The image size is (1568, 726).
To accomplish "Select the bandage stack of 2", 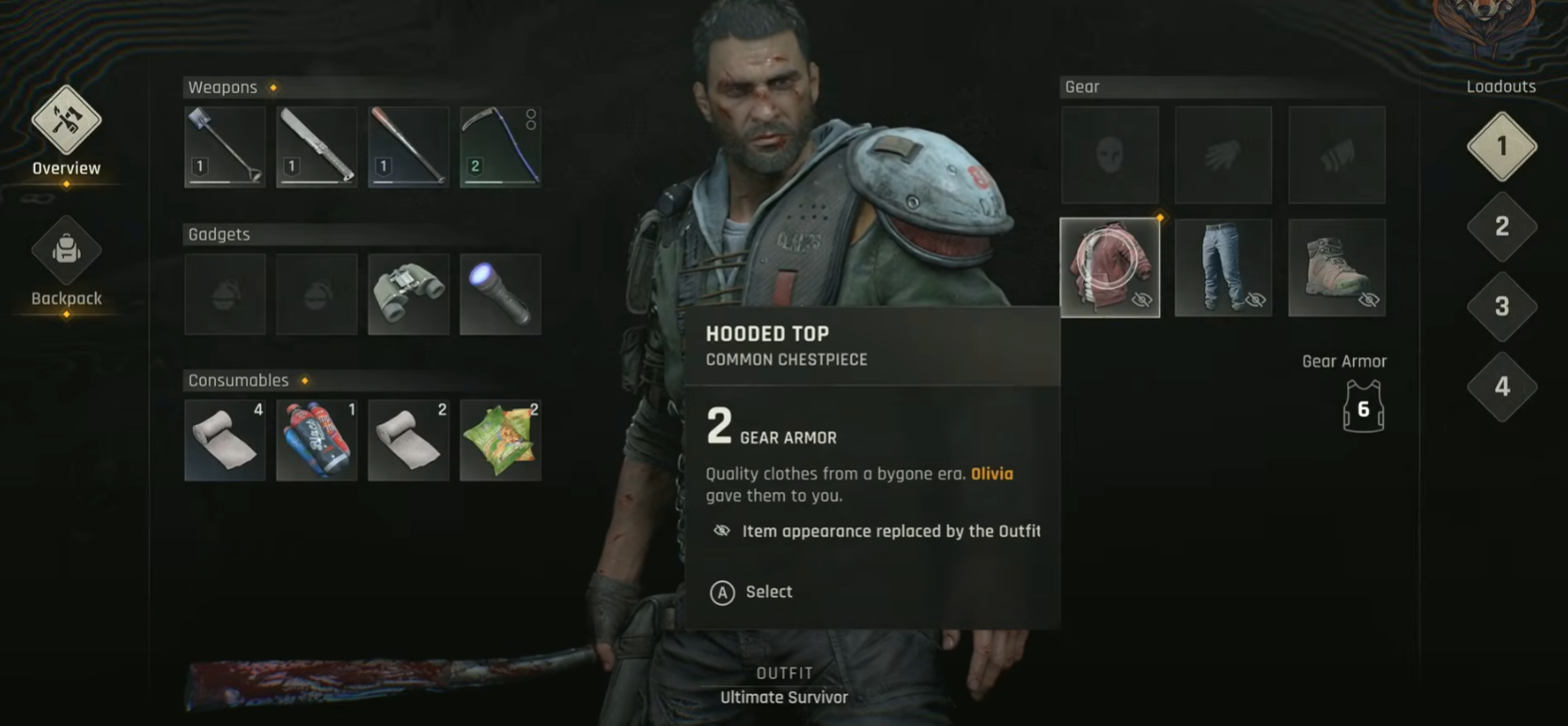I will pos(409,440).
